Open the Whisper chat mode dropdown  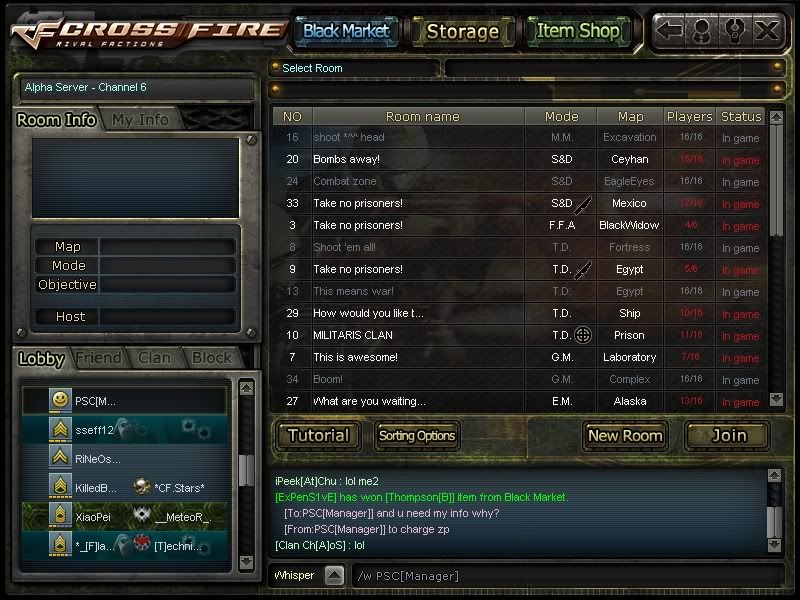coord(335,576)
